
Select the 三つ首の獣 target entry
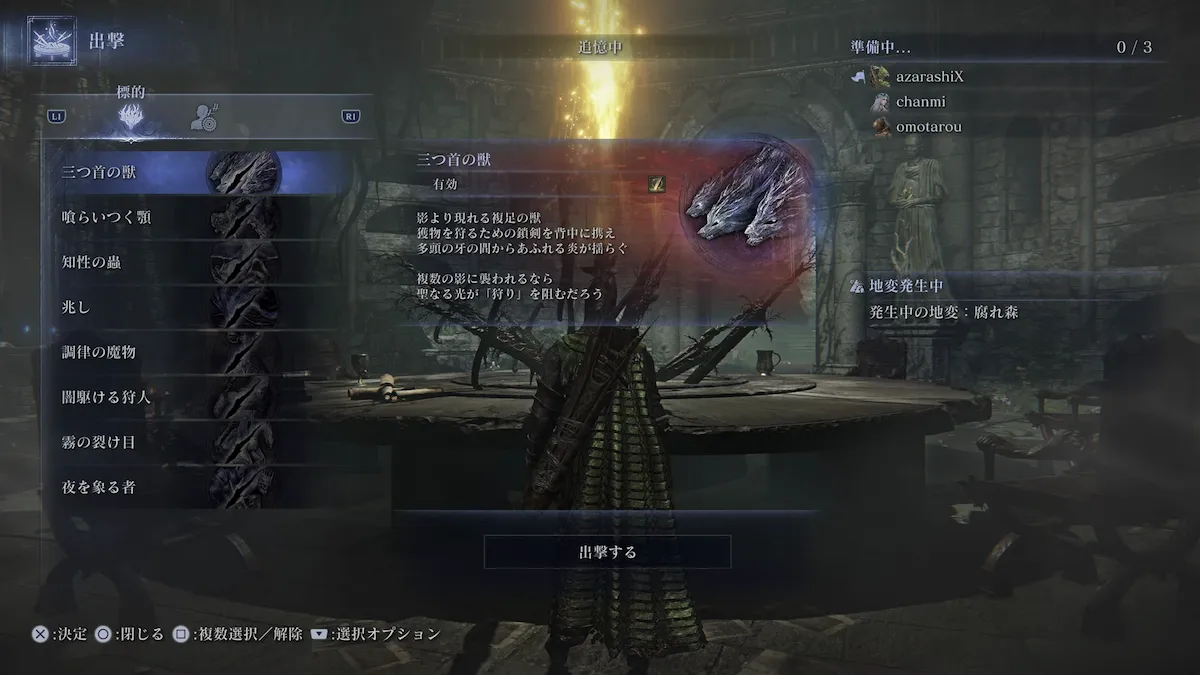pyautogui.click(x=200, y=172)
